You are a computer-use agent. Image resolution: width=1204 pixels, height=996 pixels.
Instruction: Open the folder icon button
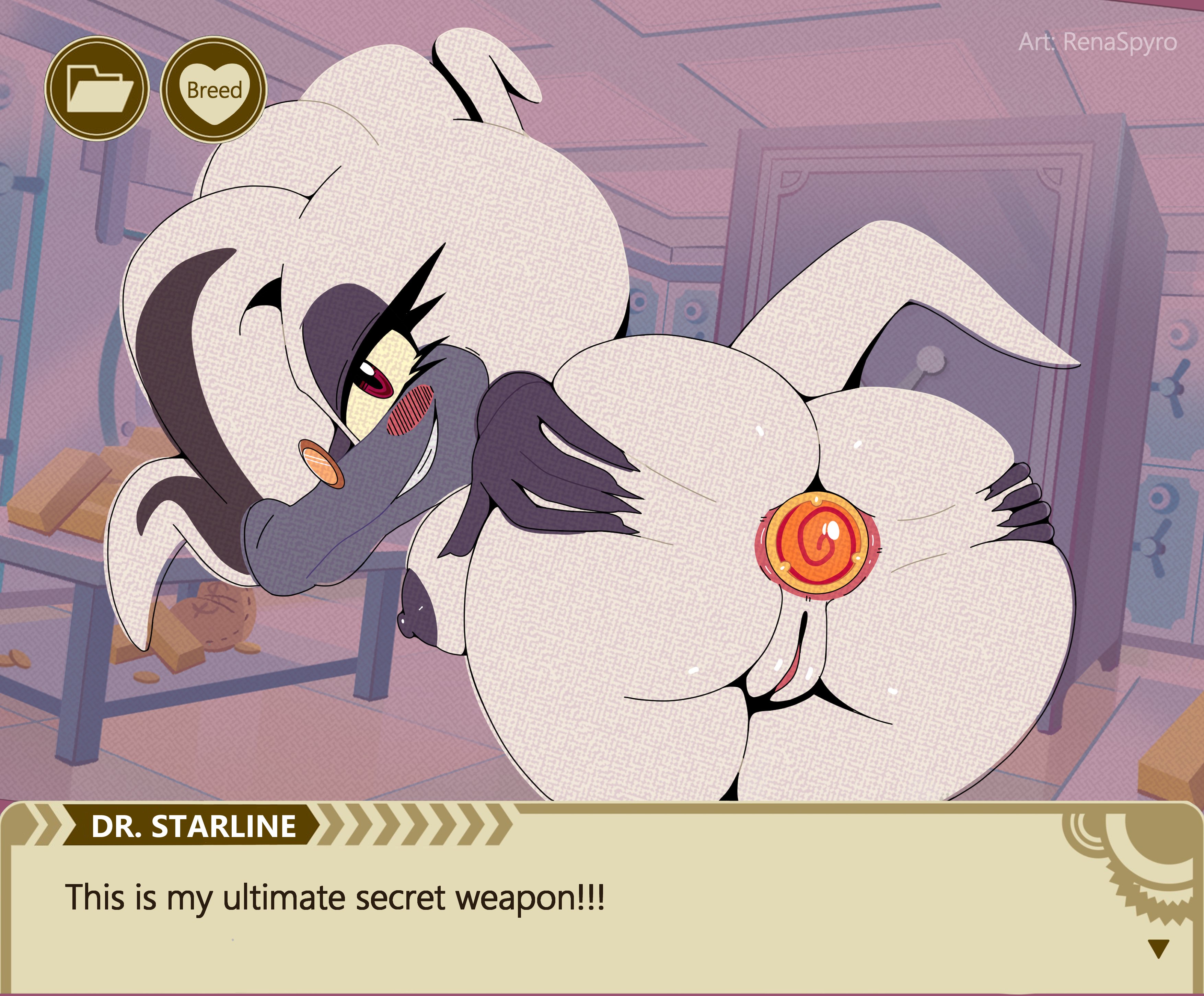97,89
